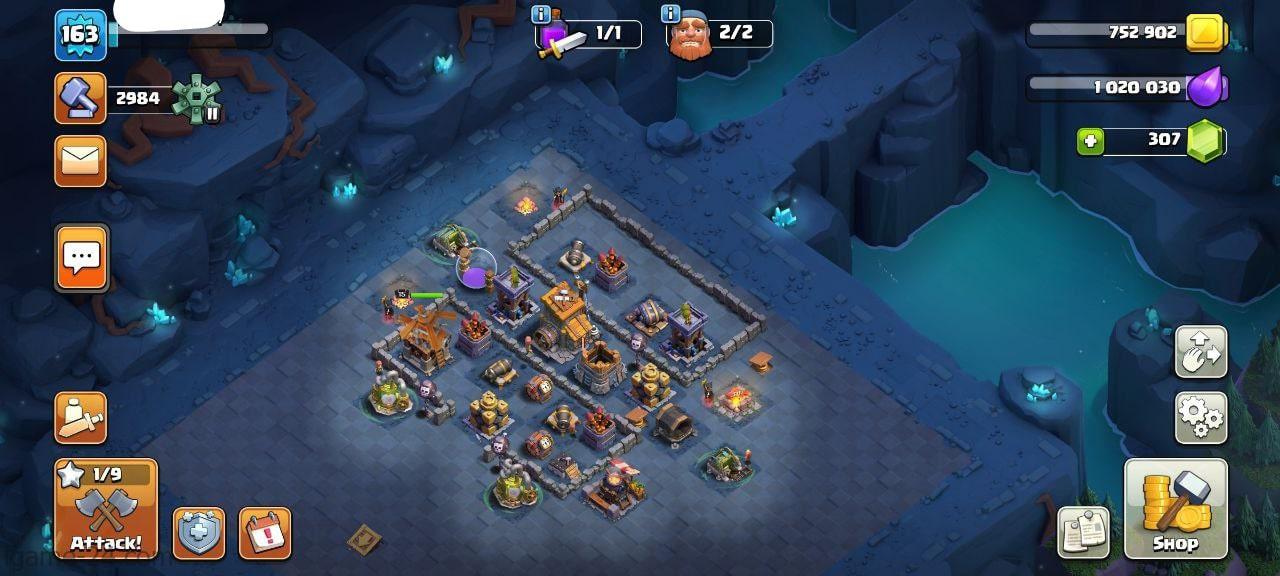
Task: Show info for the 2/2 builders counter
Action: pyautogui.click(x=670, y=14)
